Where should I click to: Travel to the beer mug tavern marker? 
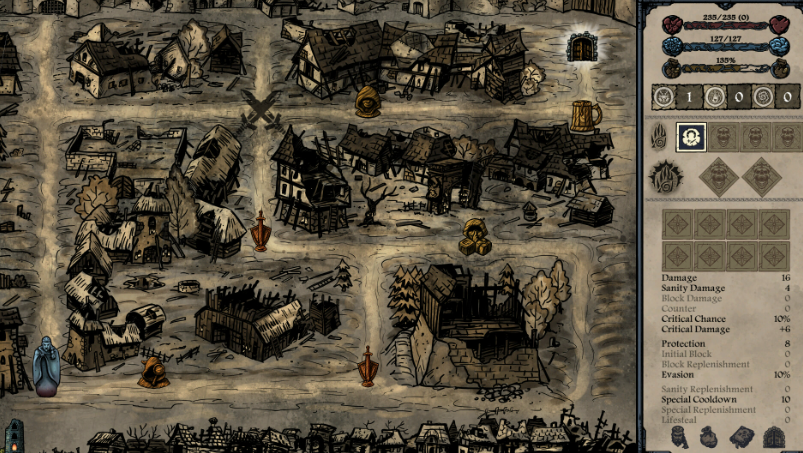585,116
